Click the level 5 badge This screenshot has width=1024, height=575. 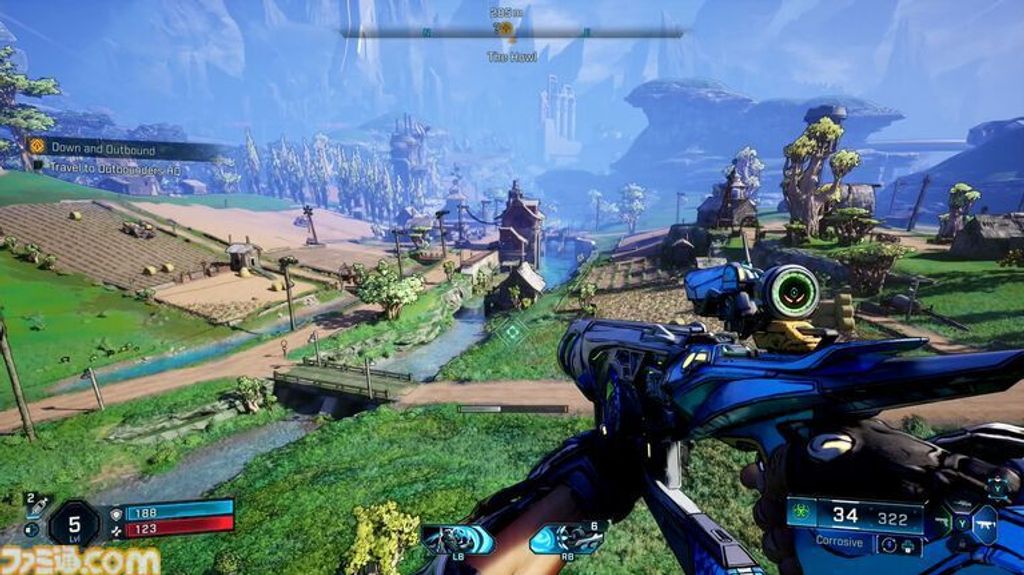point(74,522)
